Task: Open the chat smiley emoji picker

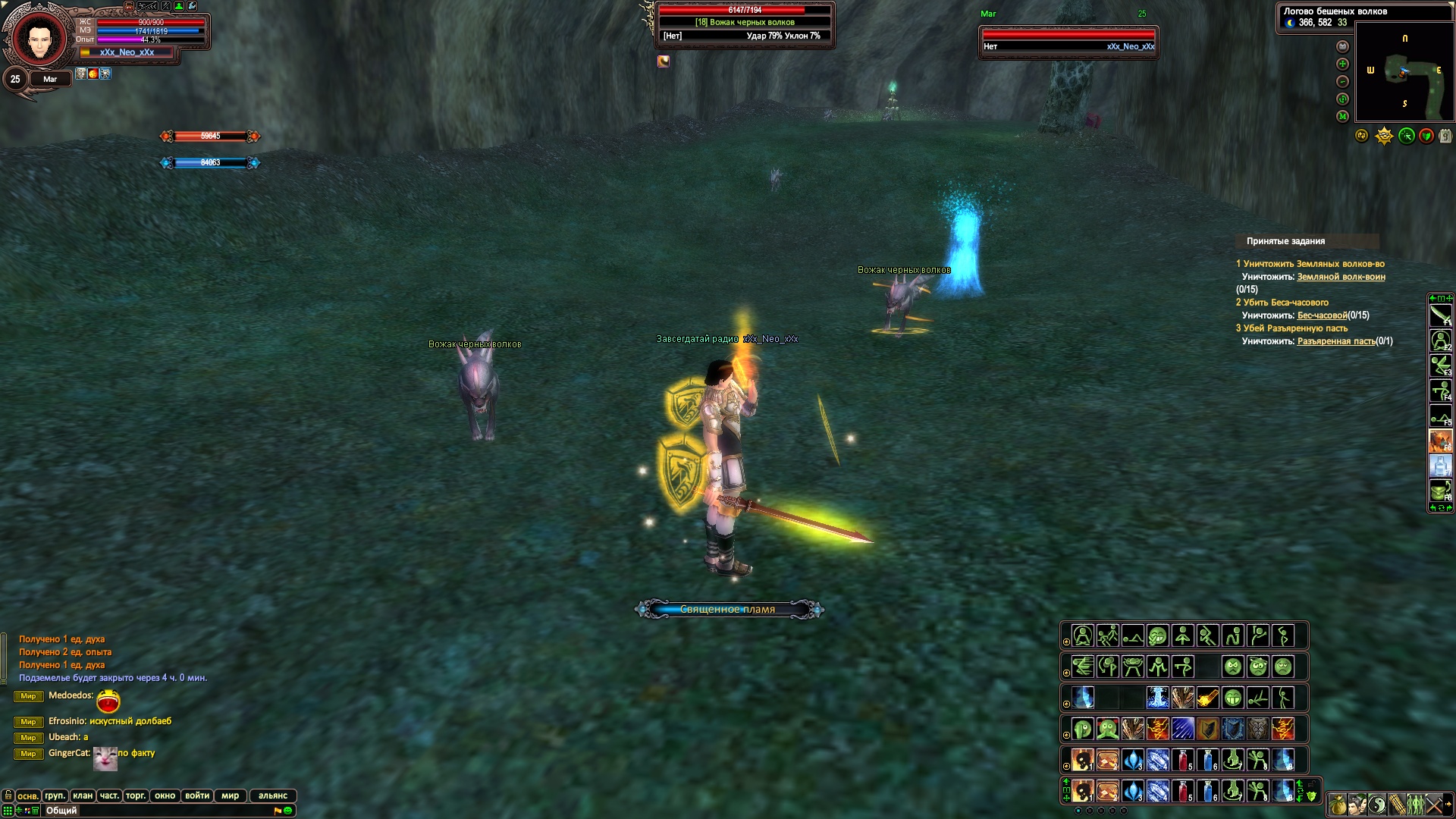Action: point(288,811)
